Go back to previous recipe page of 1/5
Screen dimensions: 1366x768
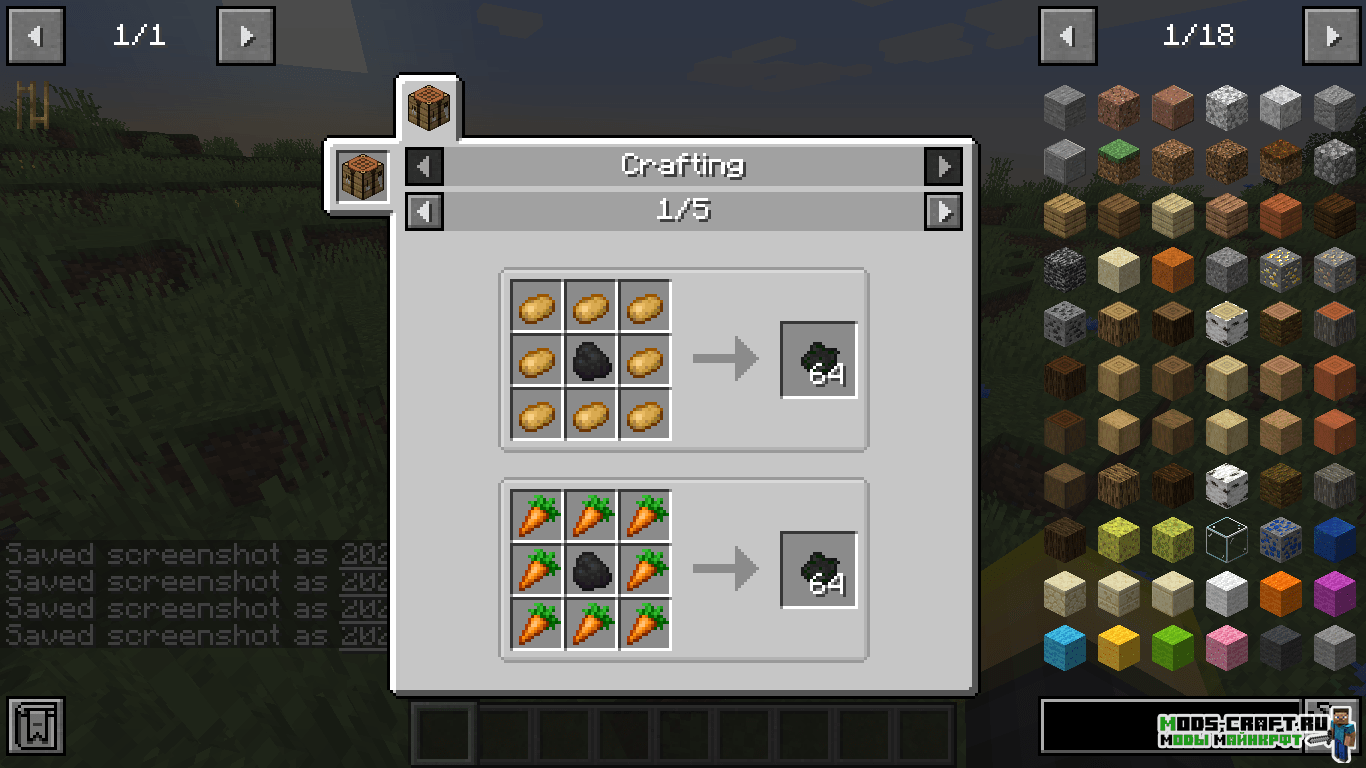[x=424, y=211]
